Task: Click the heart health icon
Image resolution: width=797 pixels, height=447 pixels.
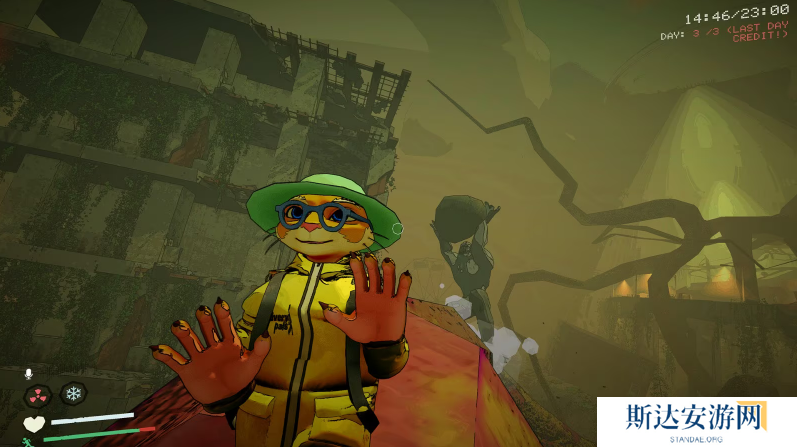Action: coord(34,423)
